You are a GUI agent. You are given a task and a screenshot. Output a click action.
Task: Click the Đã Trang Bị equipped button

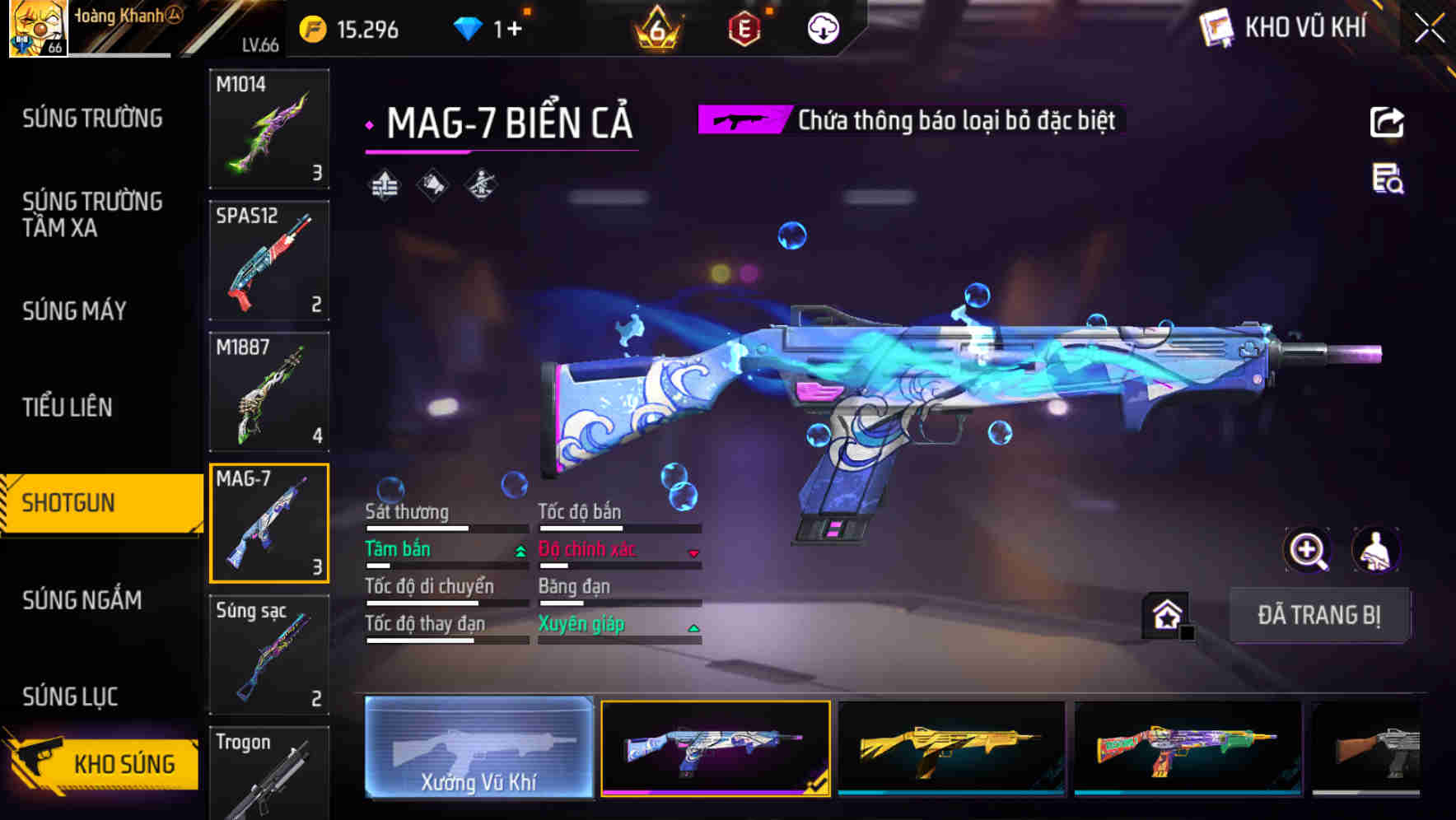[x=1318, y=615]
